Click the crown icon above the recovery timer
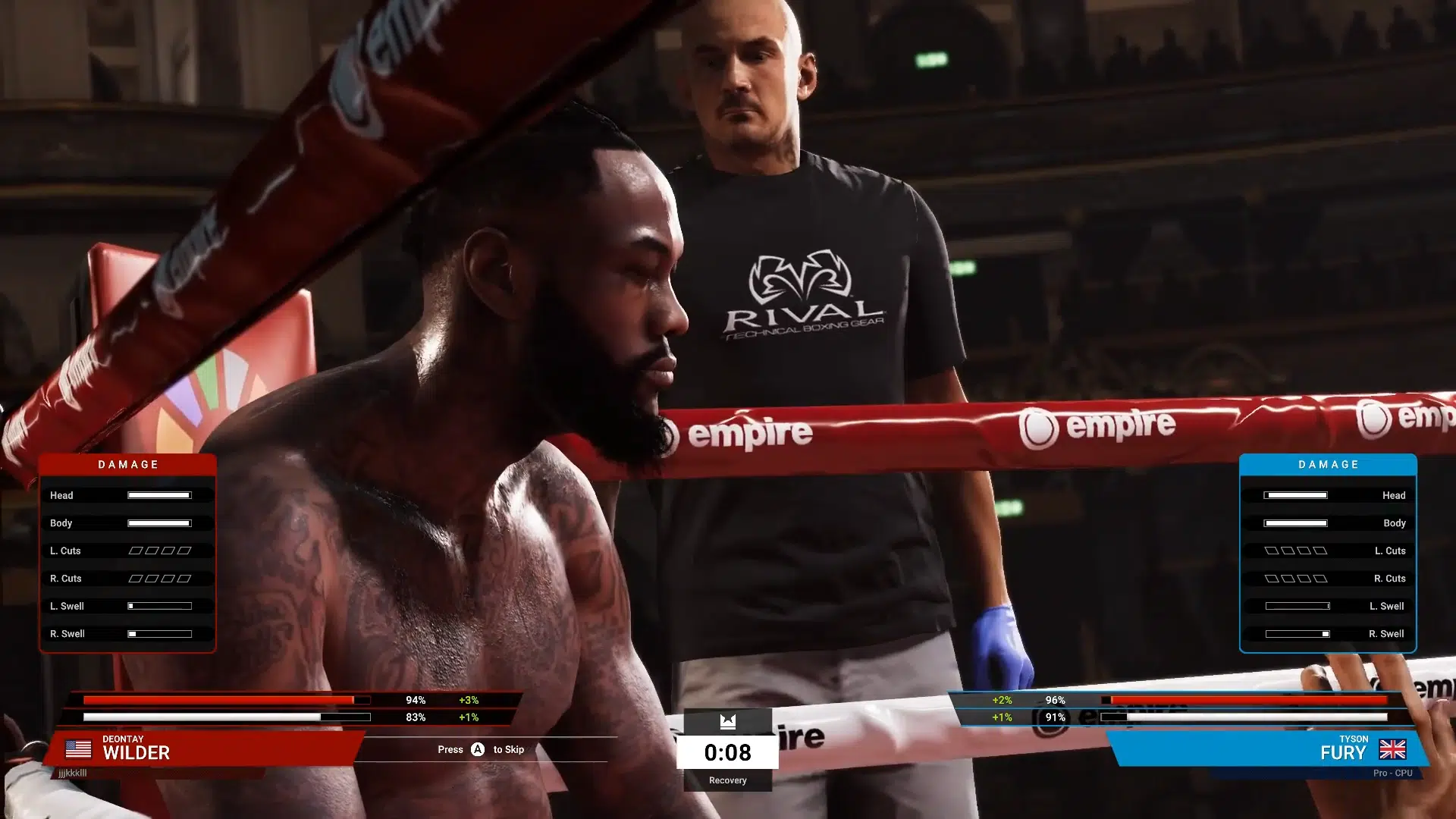This screenshot has width=1456, height=819. [727, 721]
